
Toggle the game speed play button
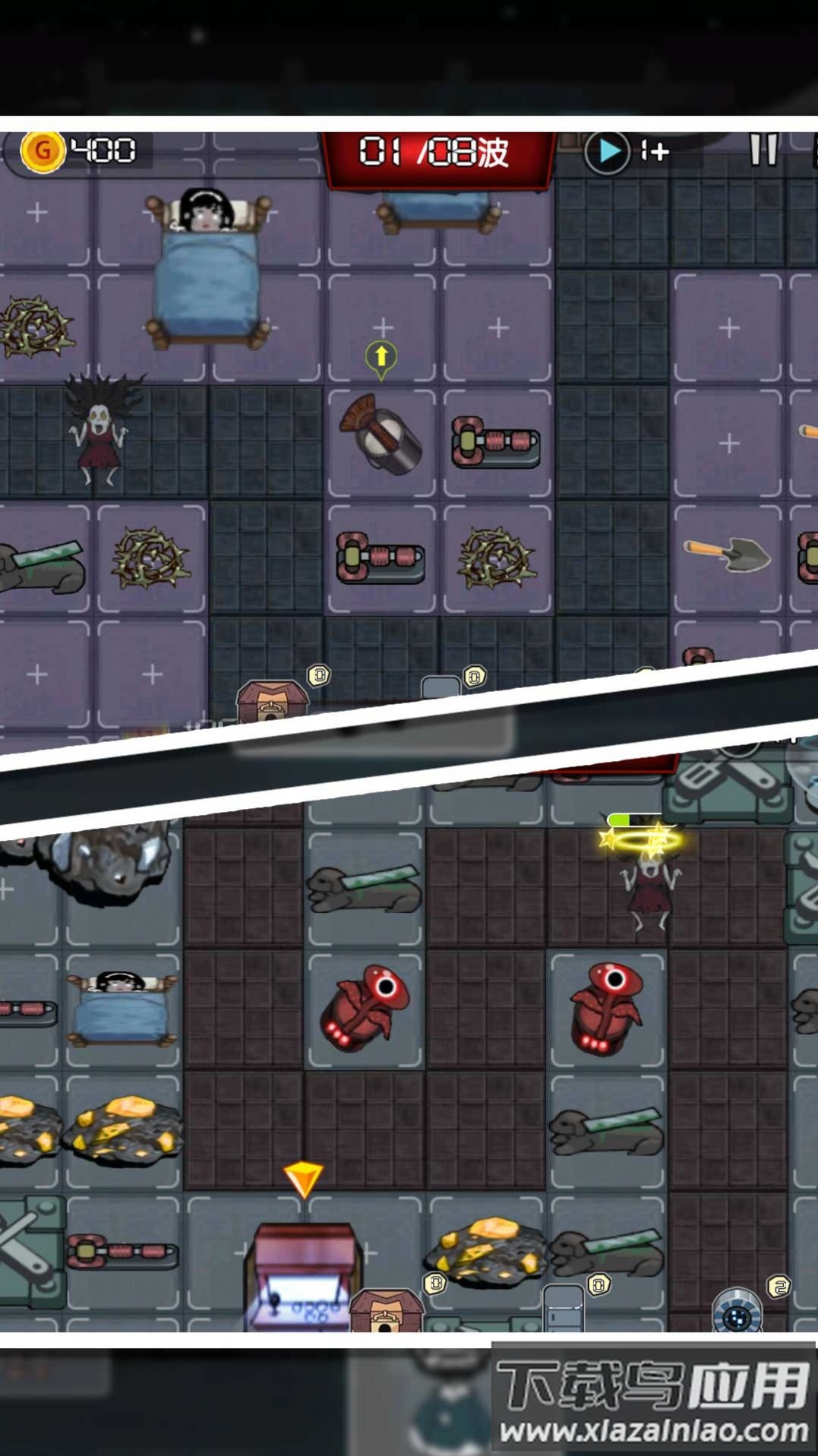click(x=607, y=152)
